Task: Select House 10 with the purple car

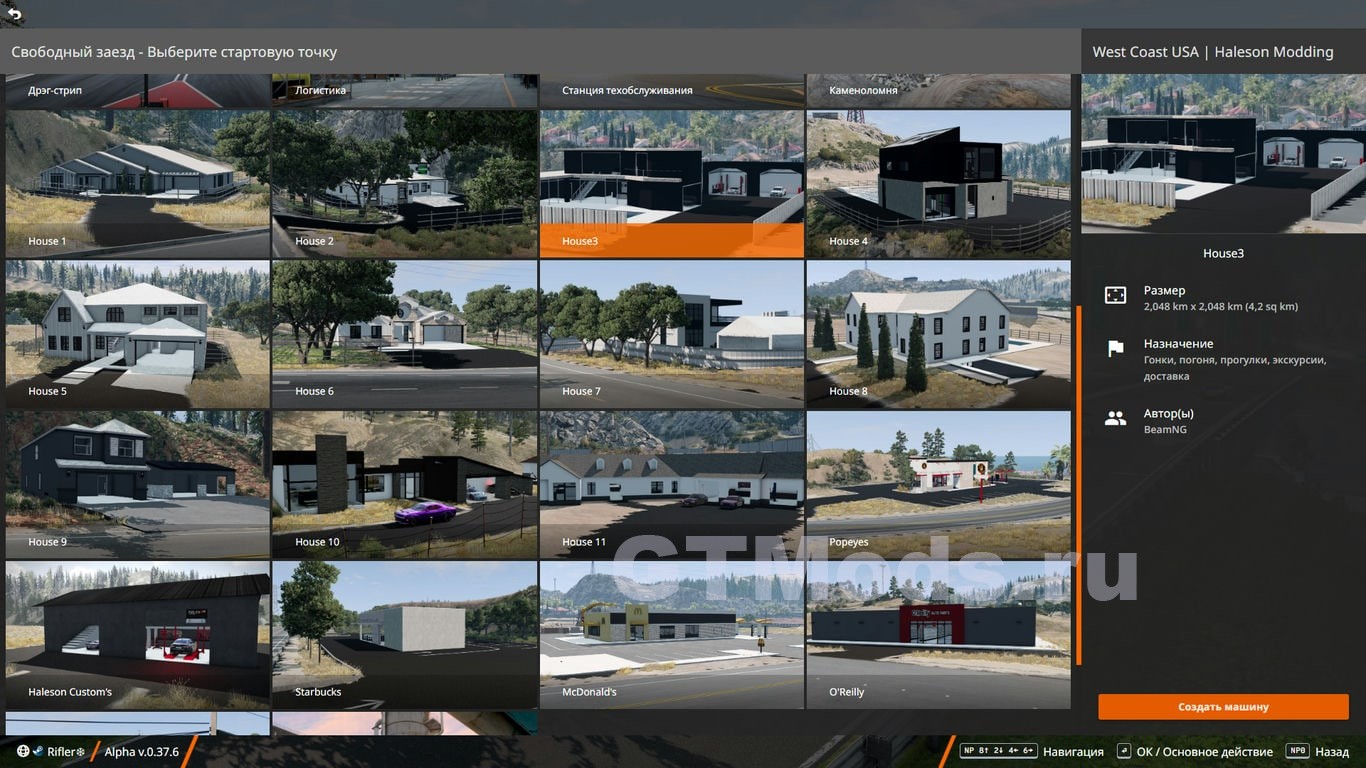Action: [x=404, y=484]
